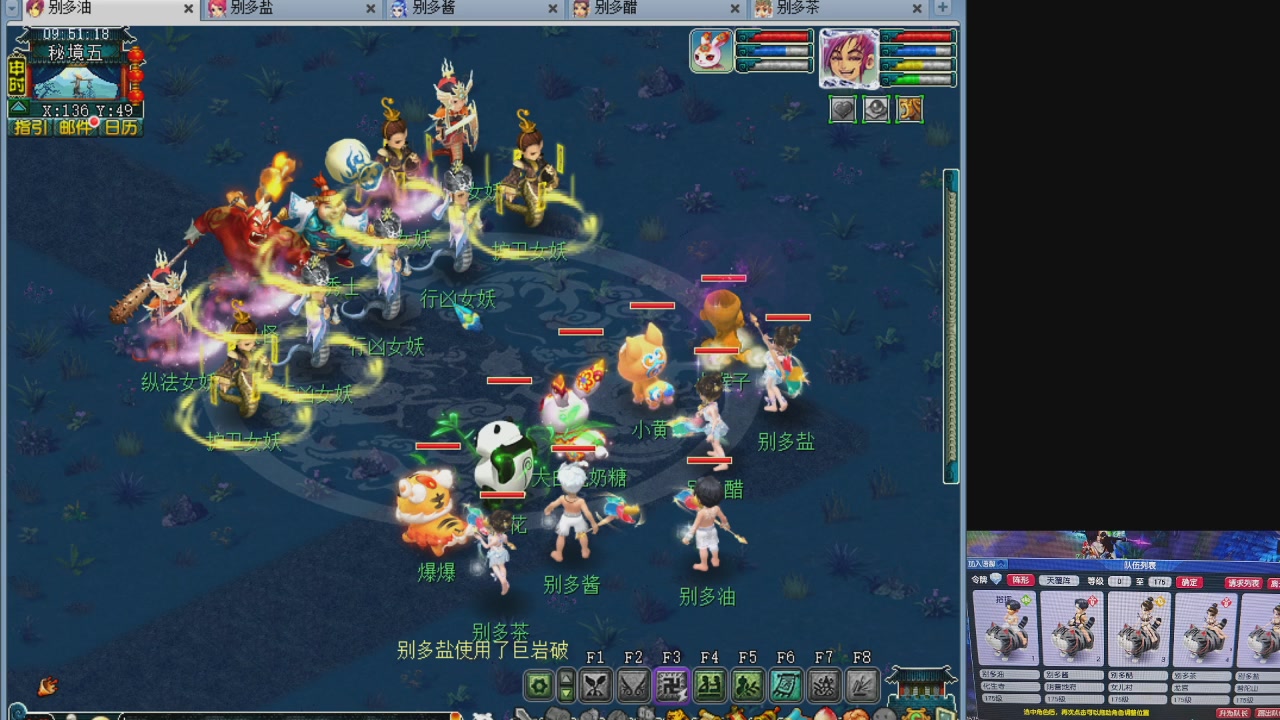The width and height of the screenshot is (1280, 720).
Task: Open the 天罡阵 formation dropdown
Action: 1059,581
